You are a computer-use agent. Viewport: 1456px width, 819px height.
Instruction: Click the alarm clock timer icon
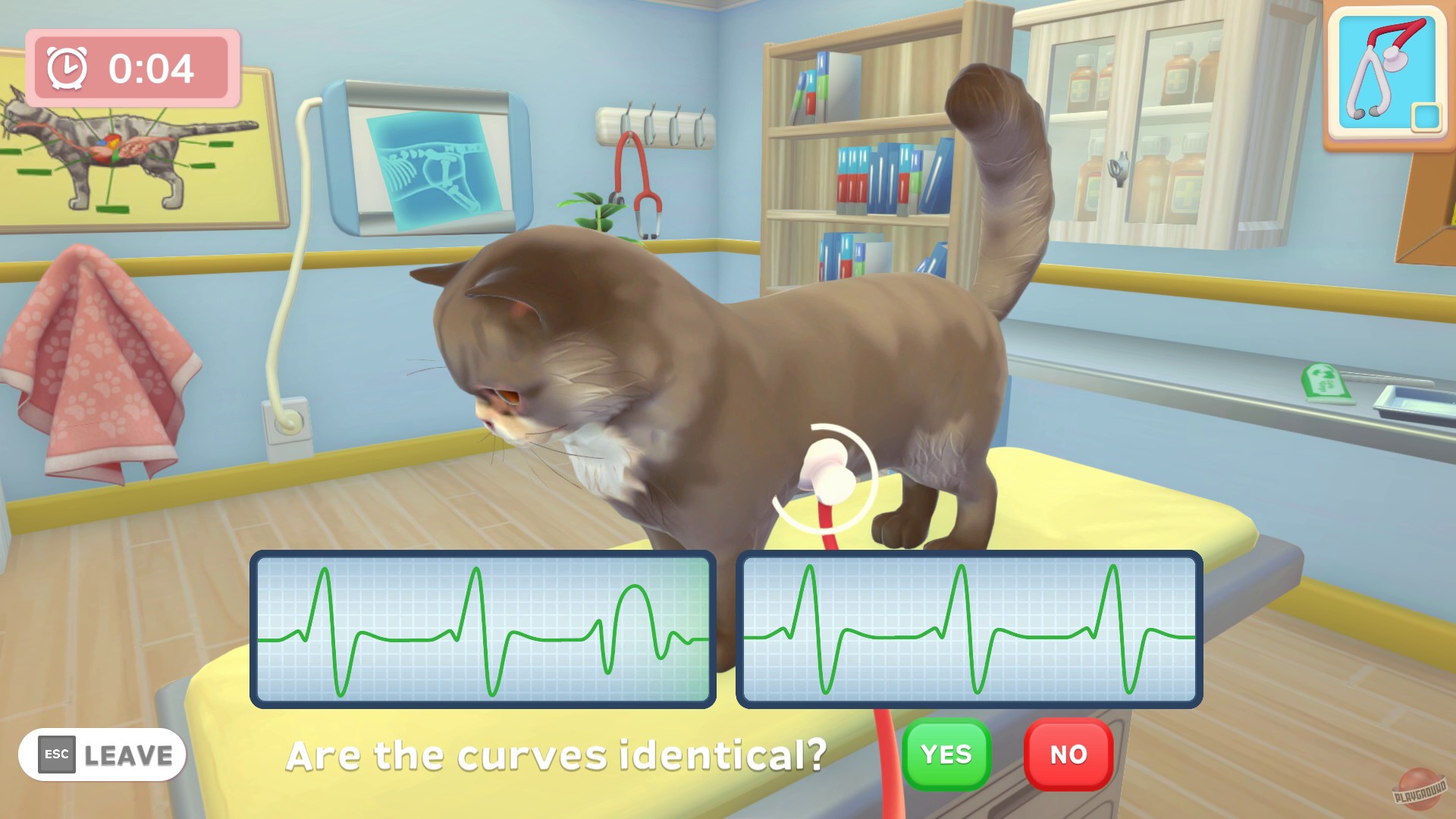(67, 68)
